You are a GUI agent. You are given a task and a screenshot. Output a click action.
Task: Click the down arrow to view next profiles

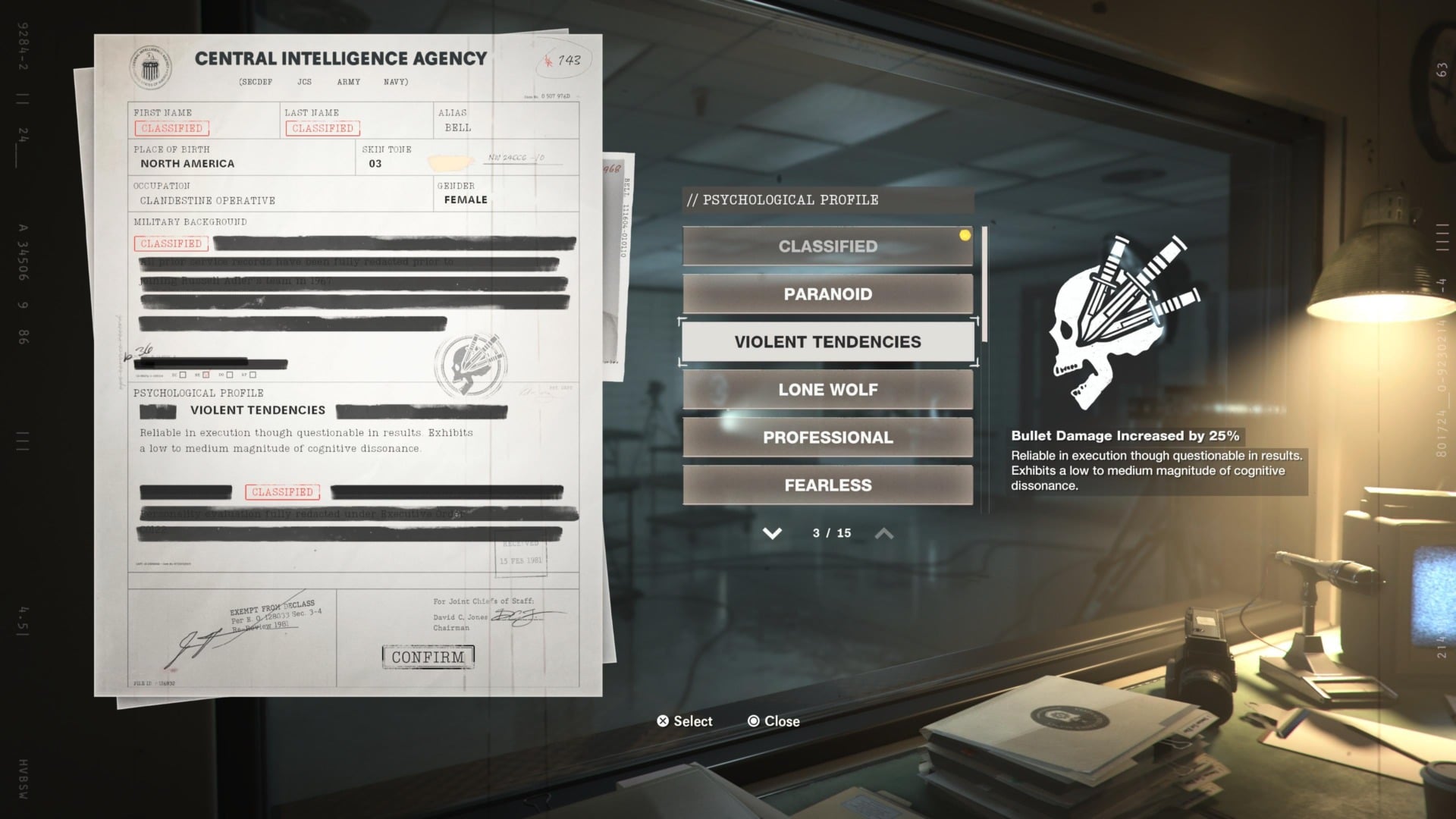[772, 533]
